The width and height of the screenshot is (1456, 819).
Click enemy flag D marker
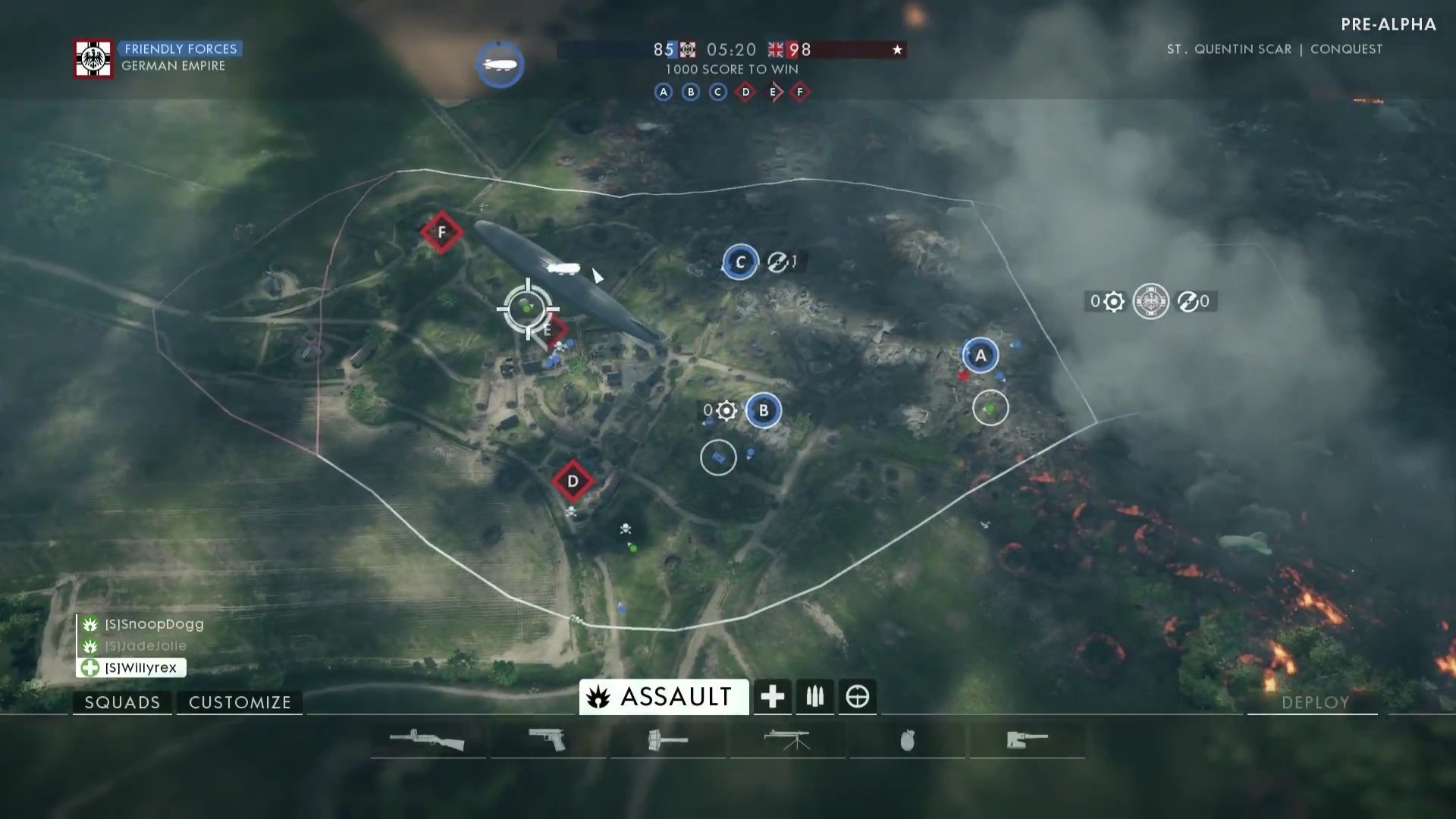573,481
